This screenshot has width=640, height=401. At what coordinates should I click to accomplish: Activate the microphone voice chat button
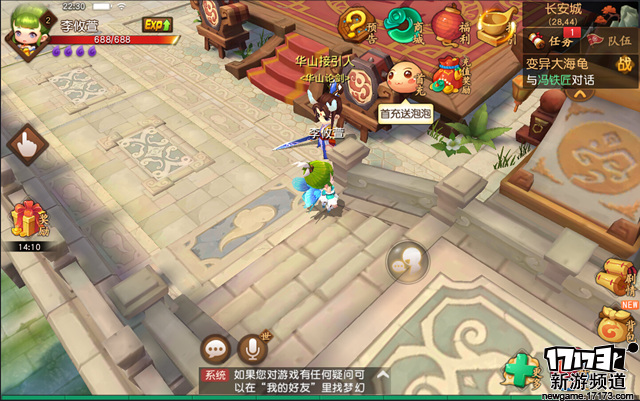[x=252, y=349]
